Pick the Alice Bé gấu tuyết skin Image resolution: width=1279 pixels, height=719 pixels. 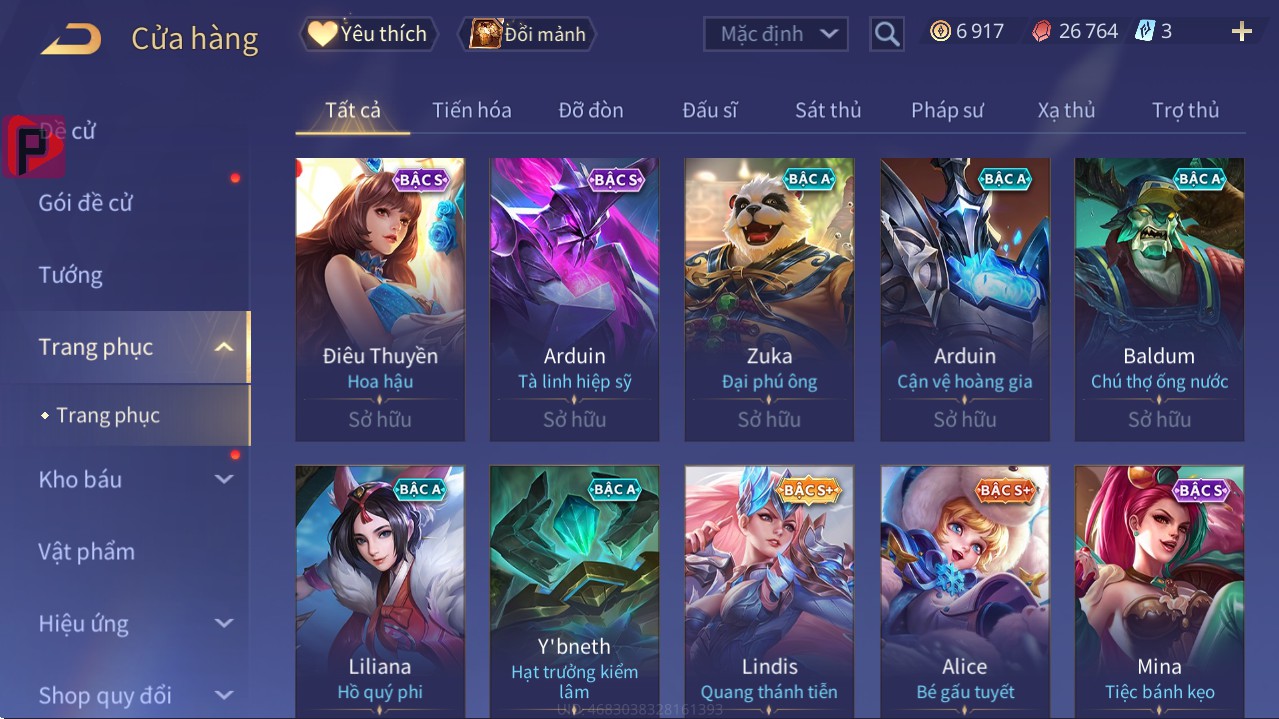tap(964, 590)
